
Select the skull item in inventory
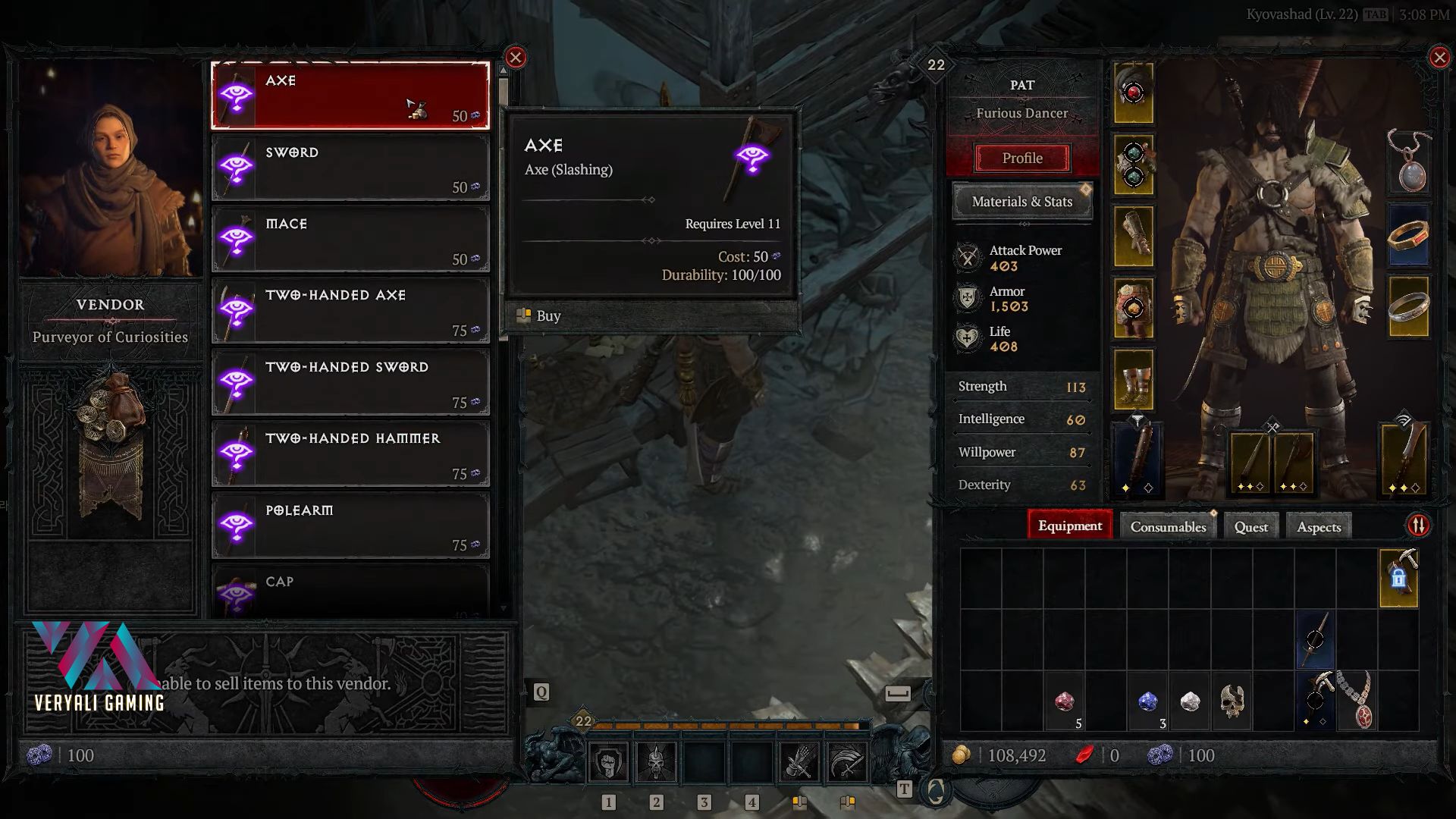[x=1232, y=701]
